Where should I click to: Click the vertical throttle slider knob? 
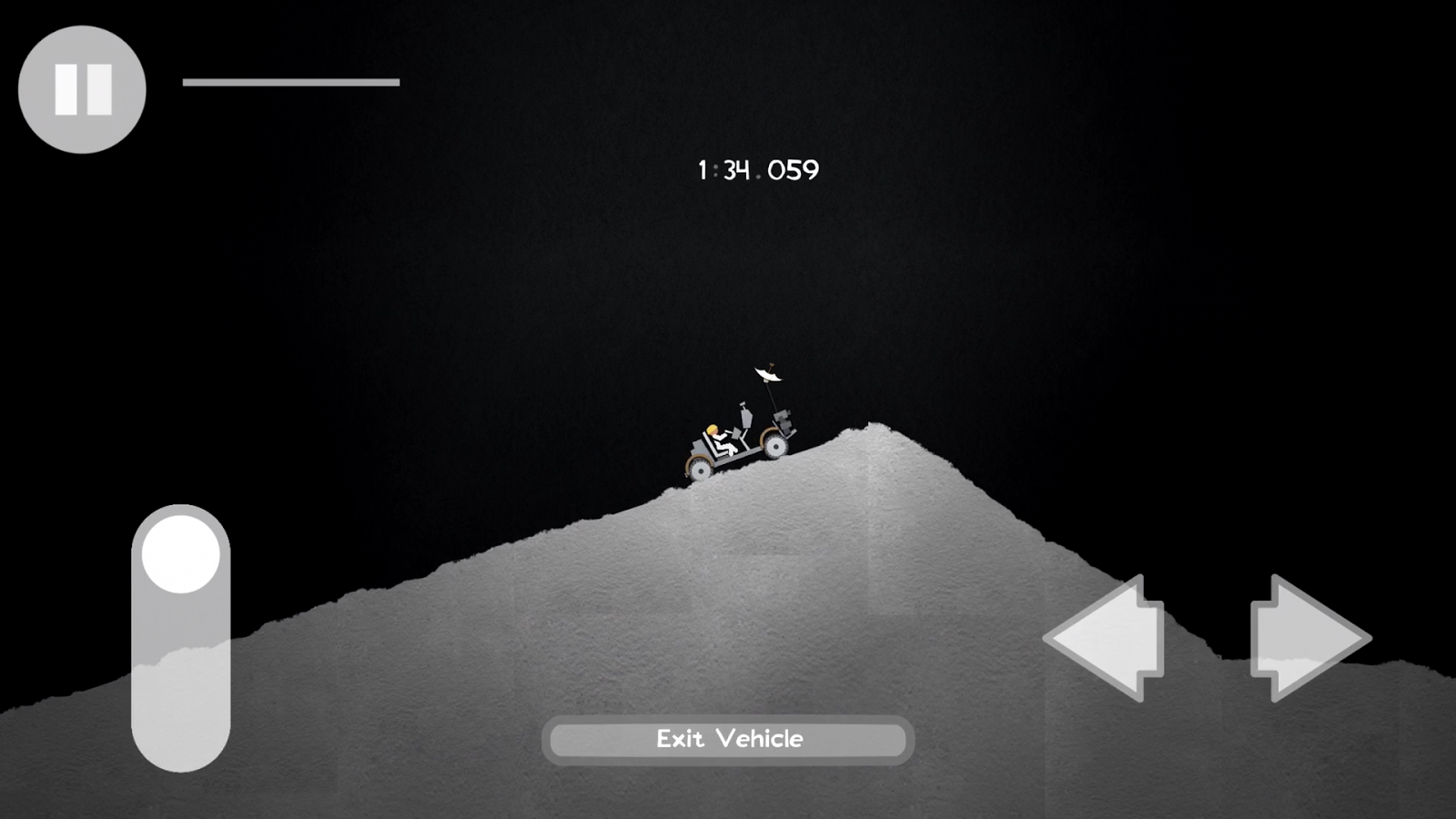[180, 554]
